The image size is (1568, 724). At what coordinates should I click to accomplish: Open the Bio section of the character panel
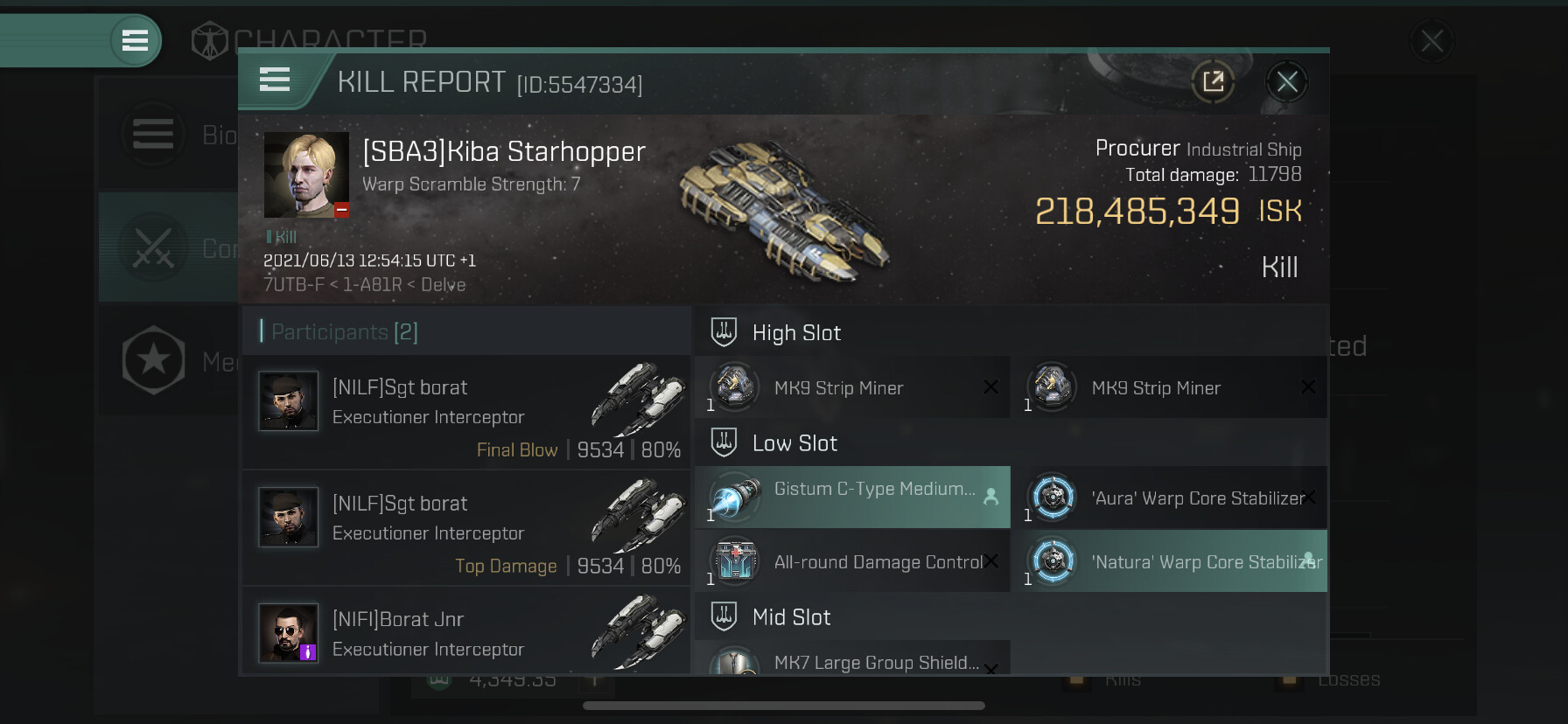tap(166, 136)
